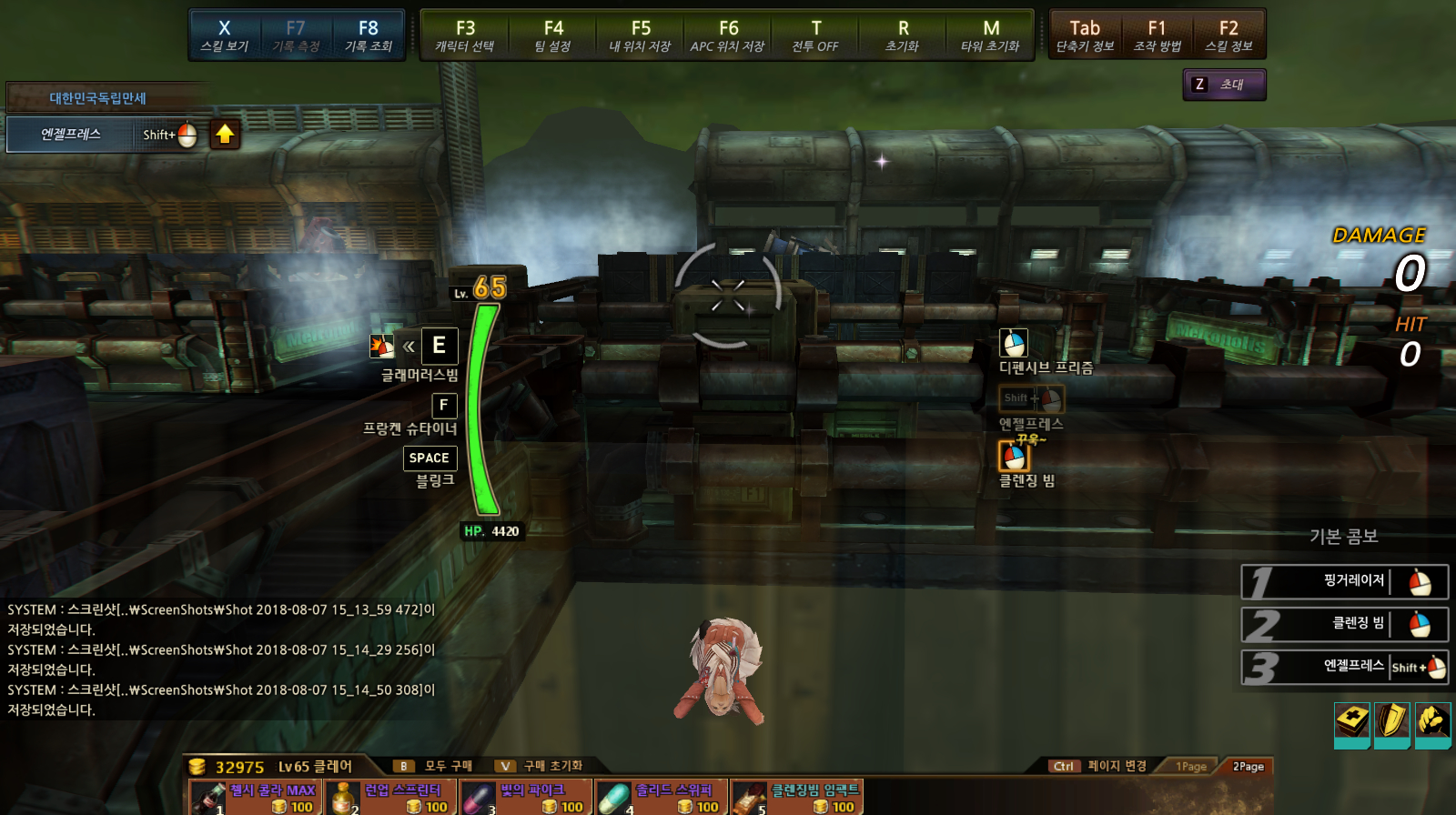
Task: Select the 엔젤프레스 combo row numbered 3
Action: pos(1345,668)
